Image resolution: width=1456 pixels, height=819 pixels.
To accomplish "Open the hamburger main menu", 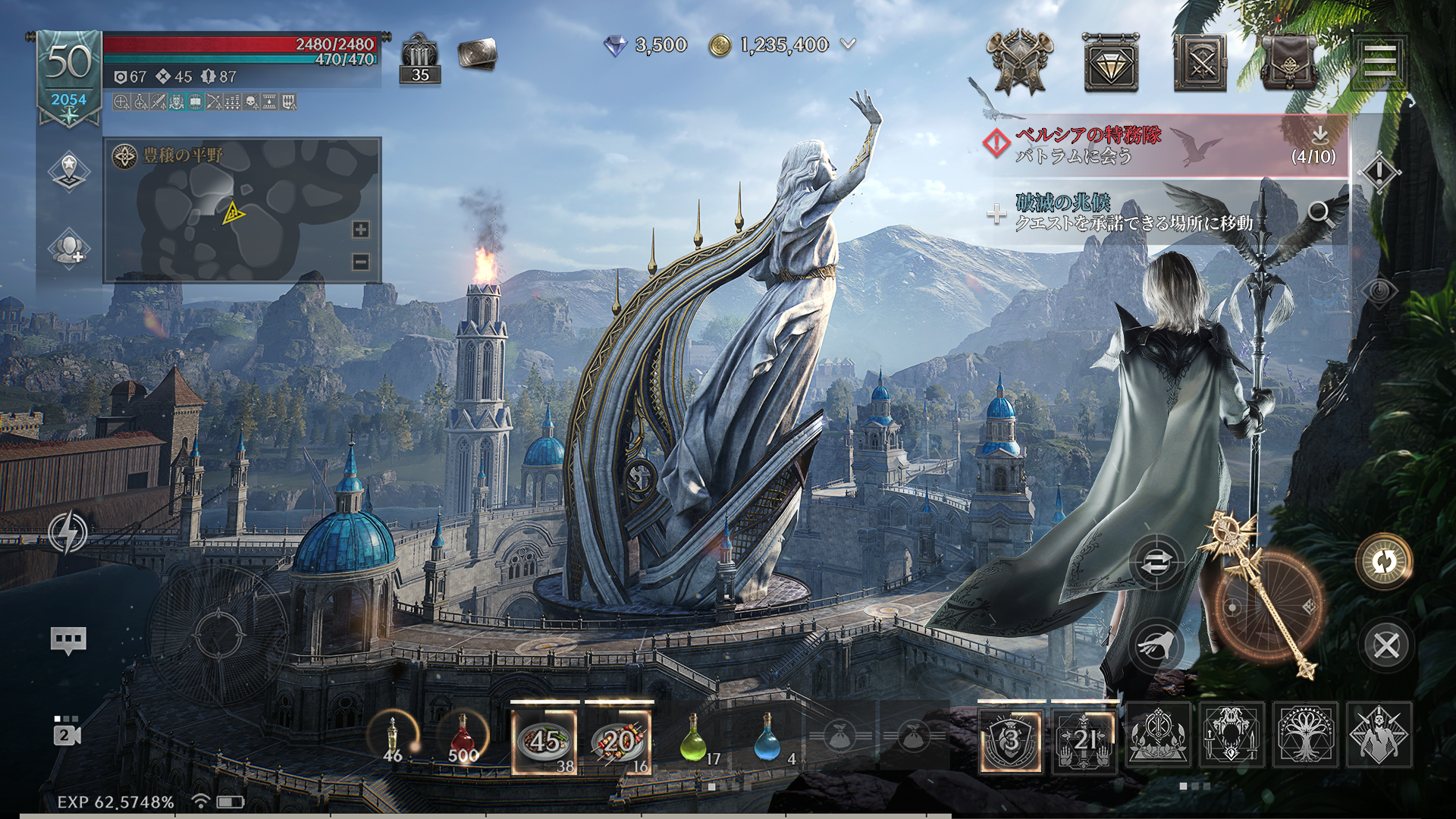I will (x=1379, y=61).
